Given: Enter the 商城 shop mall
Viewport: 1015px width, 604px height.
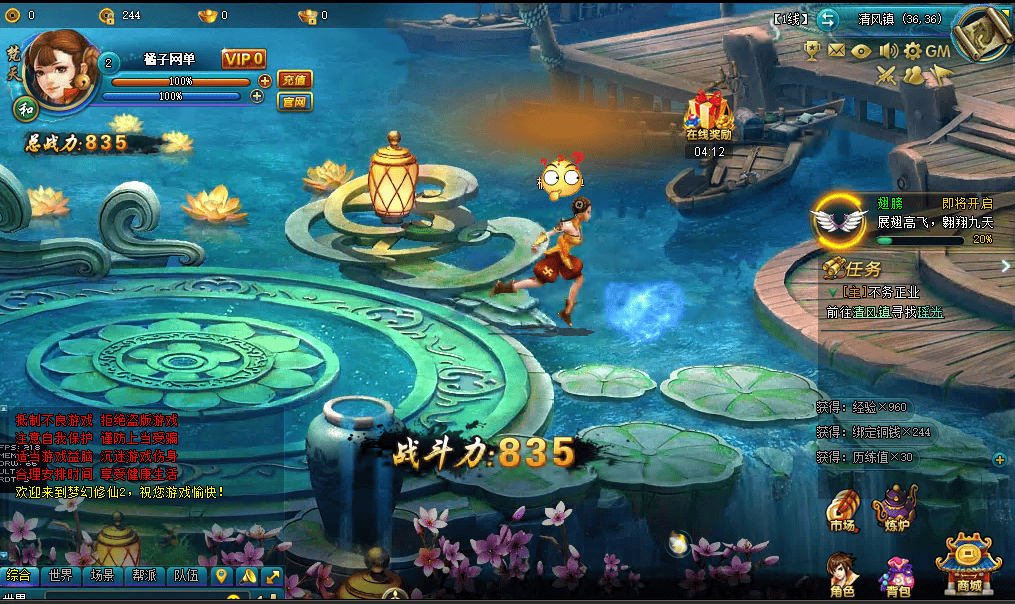Looking at the screenshot, I should tap(968, 565).
